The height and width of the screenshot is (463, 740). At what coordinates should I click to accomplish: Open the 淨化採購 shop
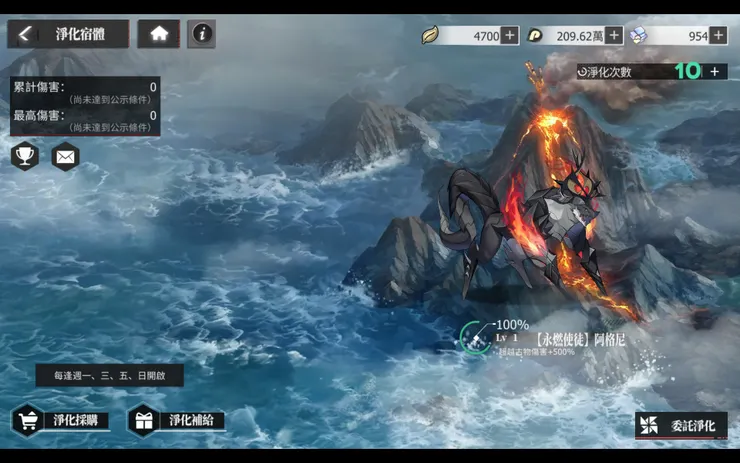tap(61, 420)
